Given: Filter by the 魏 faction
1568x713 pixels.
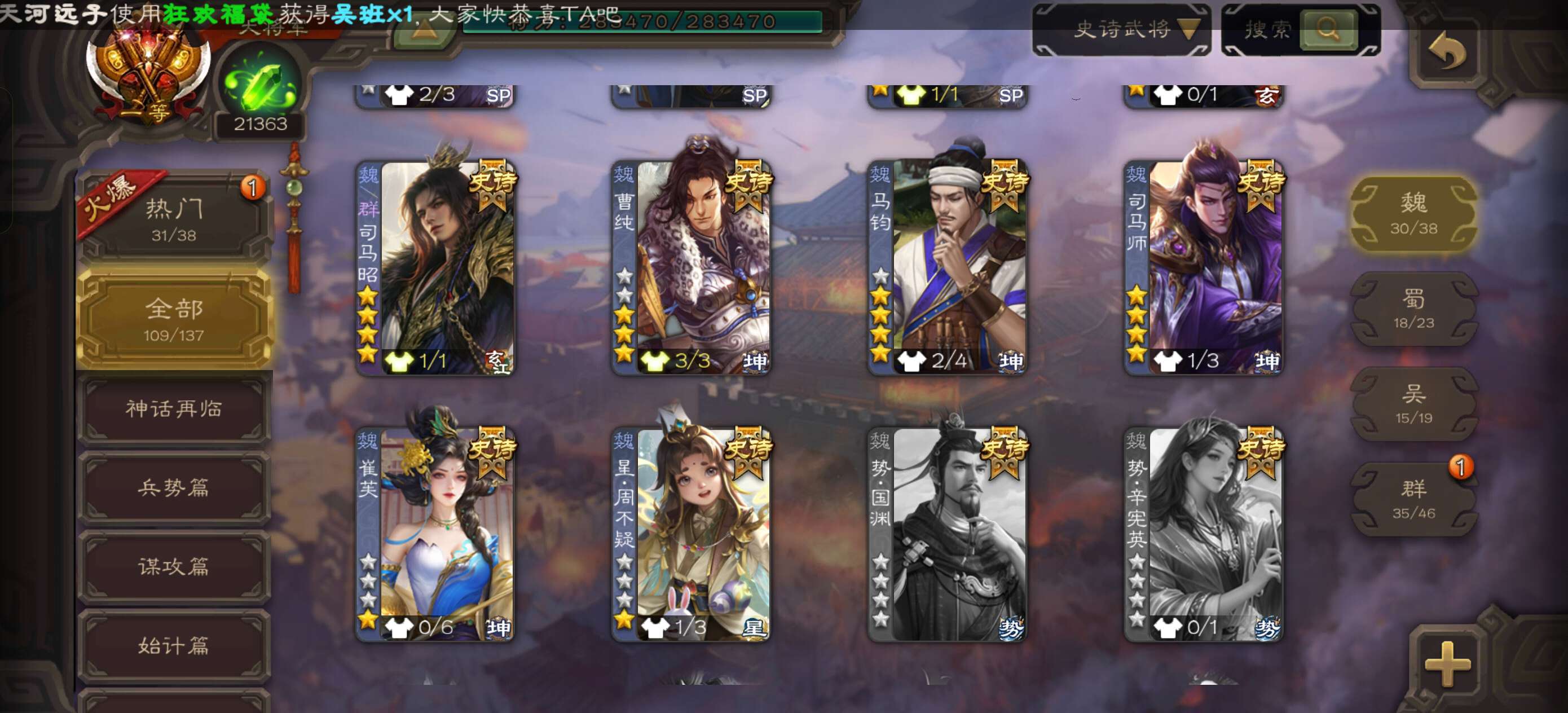Looking at the screenshot, I should 1413,213.
